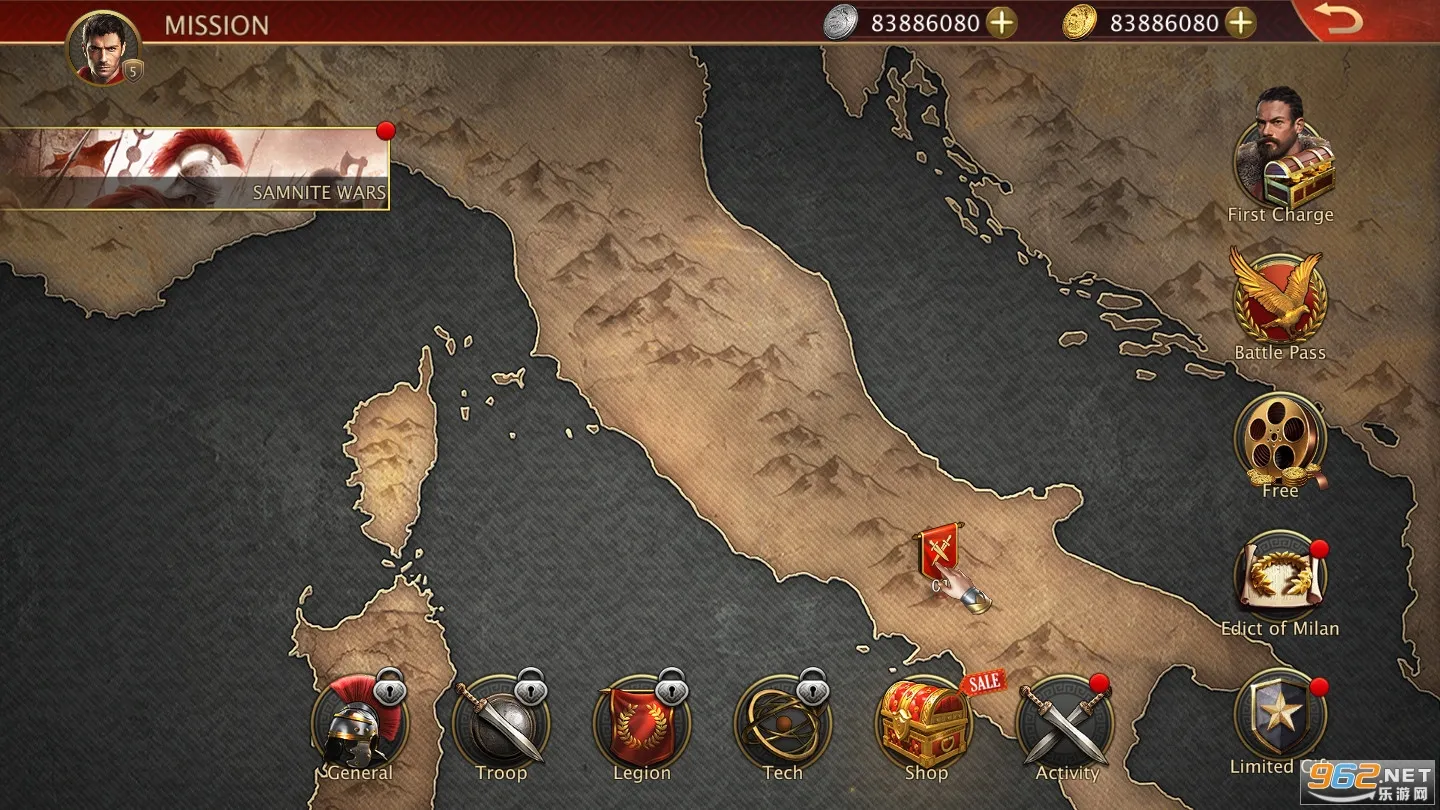This screenshot has height=810, width=1440.
Task: Open the Limited shield star offer
Action: tap(1280, 716)
